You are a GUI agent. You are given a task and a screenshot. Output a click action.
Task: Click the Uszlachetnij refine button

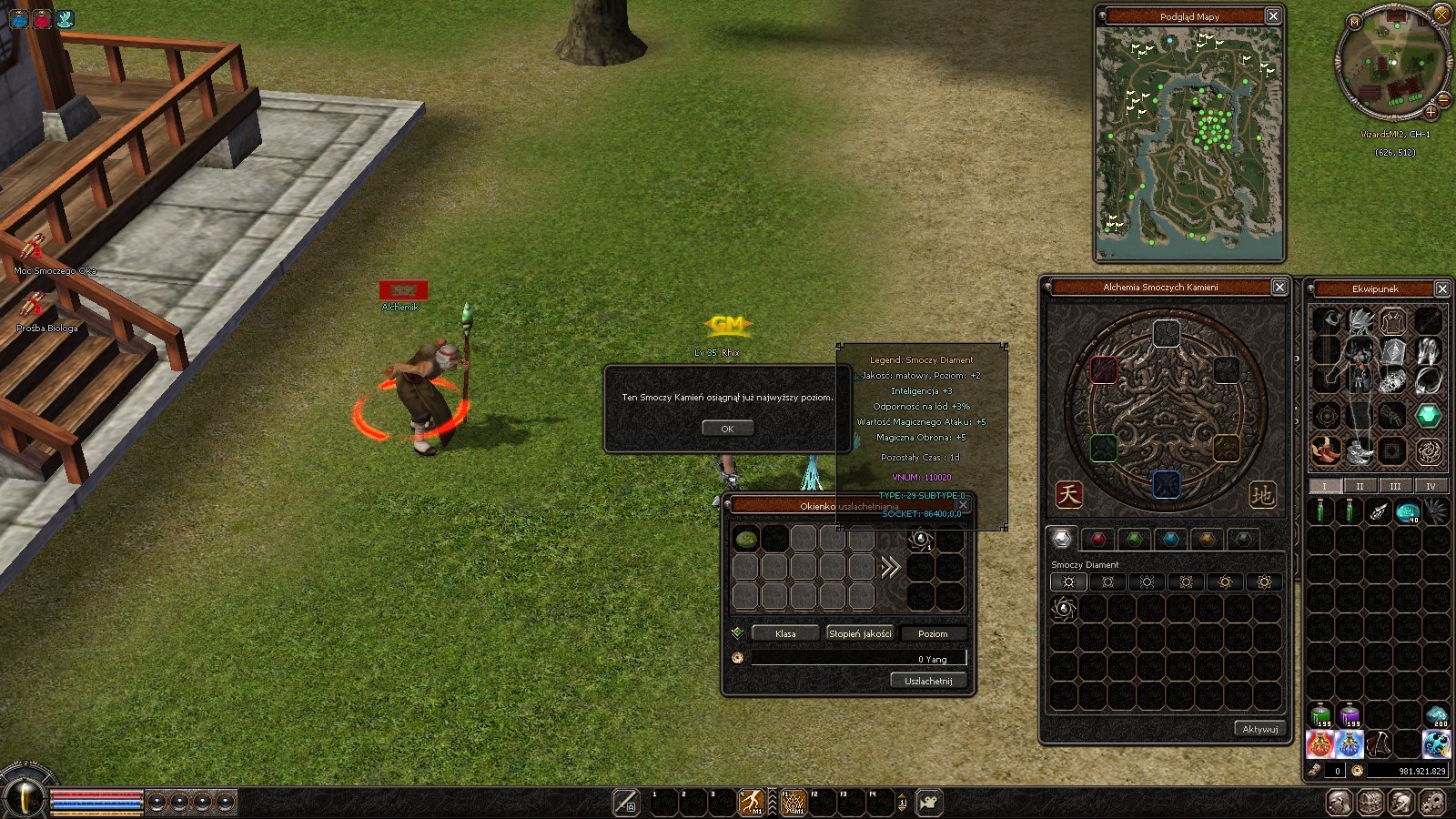pyautogui.click(x=927, y=681)
